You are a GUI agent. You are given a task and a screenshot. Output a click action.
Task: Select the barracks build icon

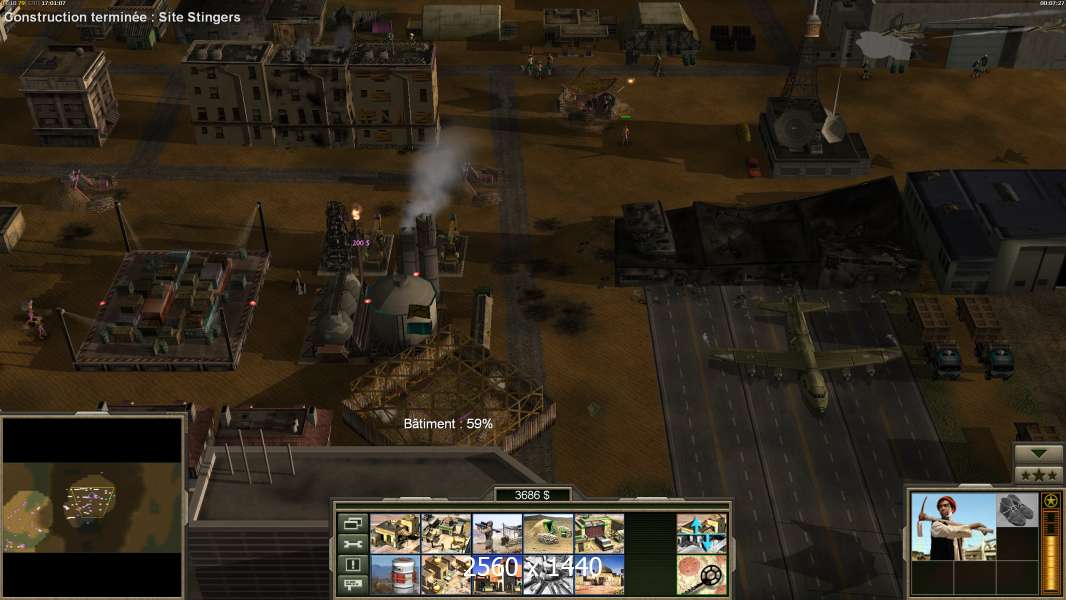coord(395,534)
